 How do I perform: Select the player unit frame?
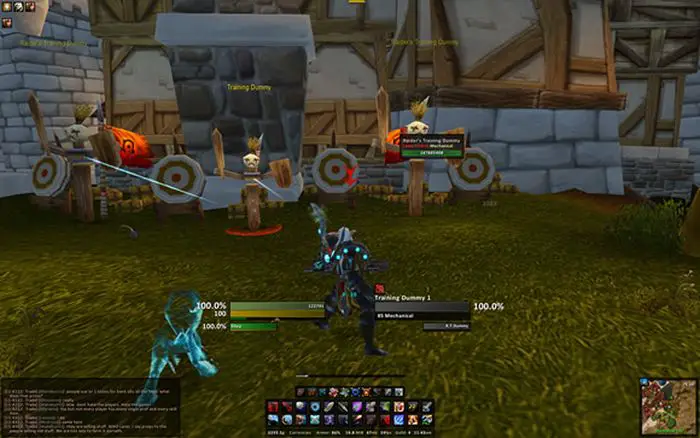(x=277, y=310)
